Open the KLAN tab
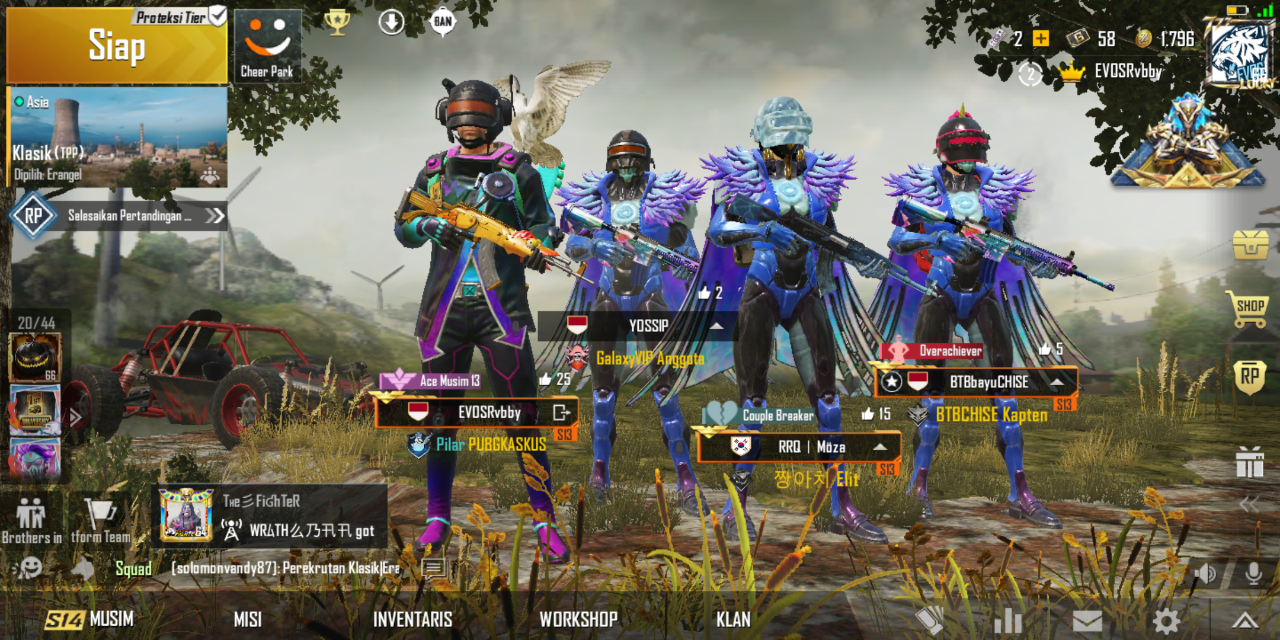1280x640 pixels. coord(733,619)
